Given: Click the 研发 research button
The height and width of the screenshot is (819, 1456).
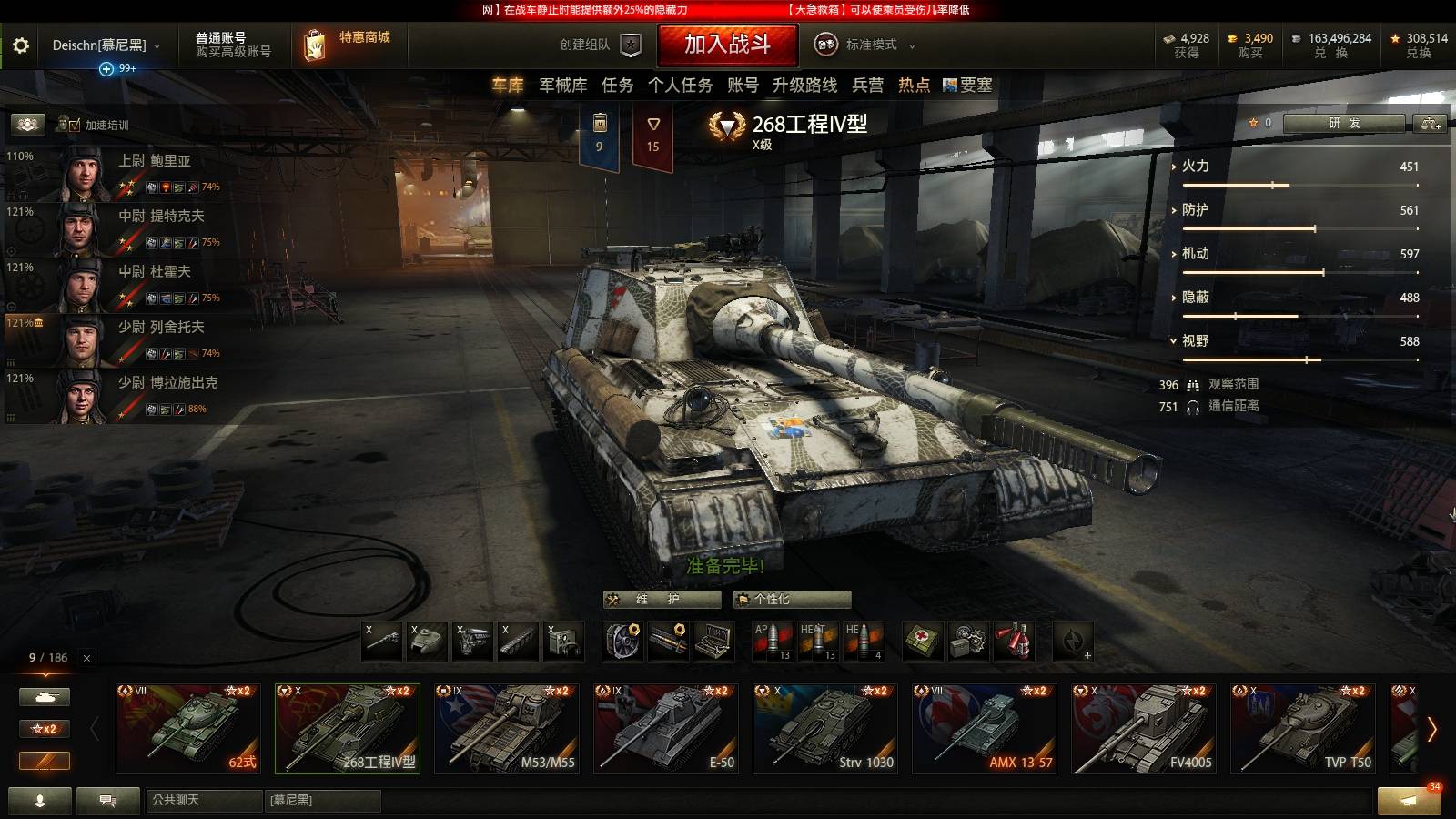Looking at the screenshot, I should [1344, 123].
